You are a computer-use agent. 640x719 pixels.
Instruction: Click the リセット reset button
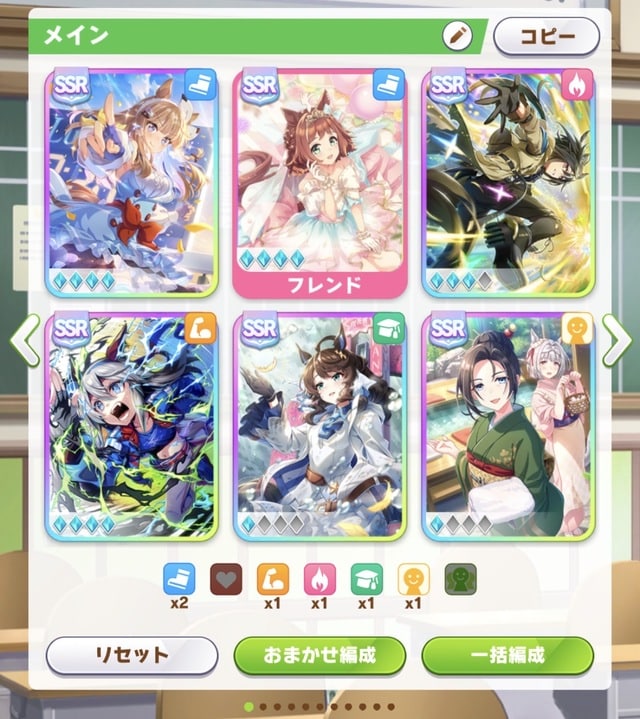click(131, 656)
